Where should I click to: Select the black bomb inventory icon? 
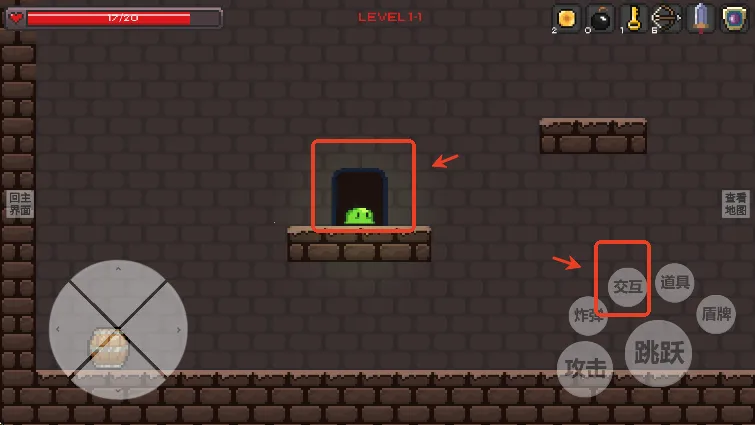[x=601, y=17]
